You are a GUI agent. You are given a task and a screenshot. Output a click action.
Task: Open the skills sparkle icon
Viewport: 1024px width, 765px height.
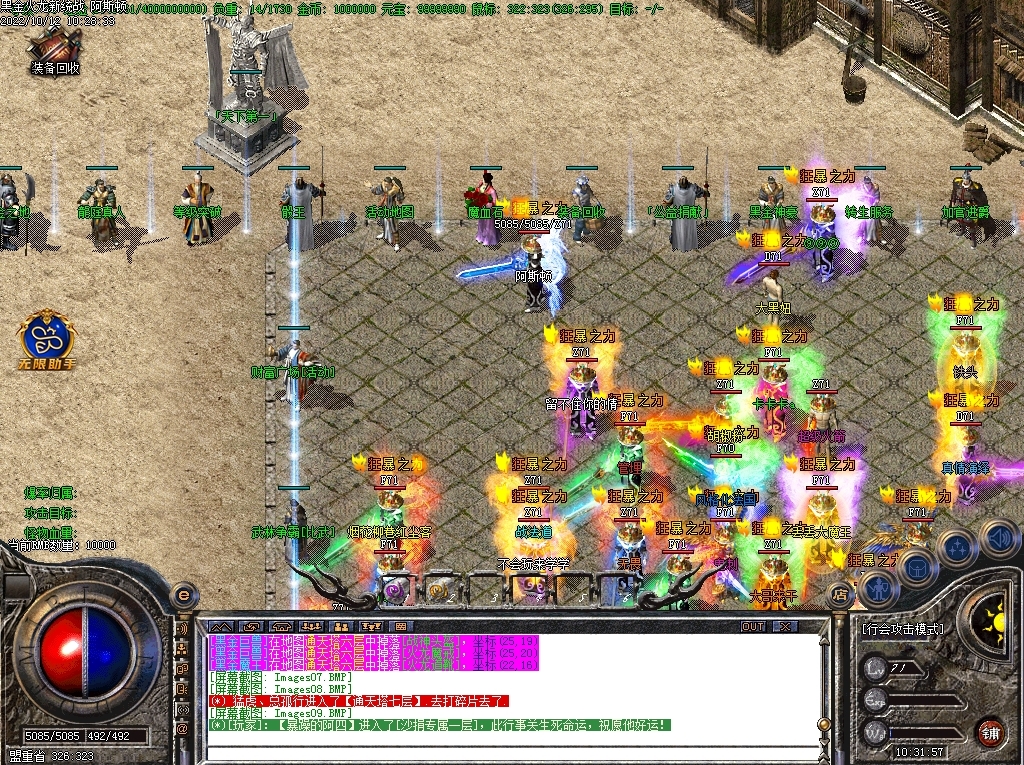[957, 548]
